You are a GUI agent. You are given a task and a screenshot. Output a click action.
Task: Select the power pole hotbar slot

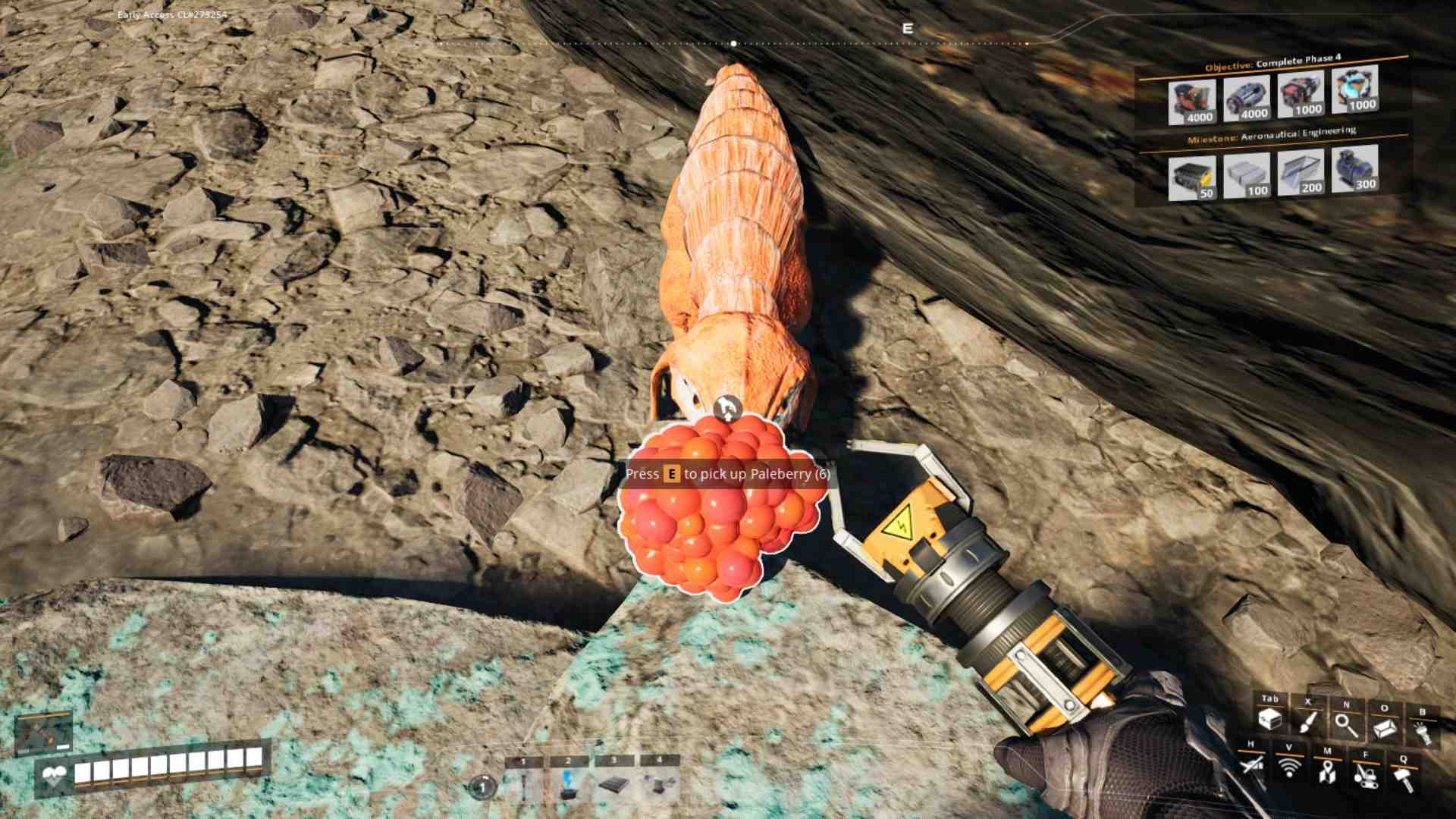point(523,786)
